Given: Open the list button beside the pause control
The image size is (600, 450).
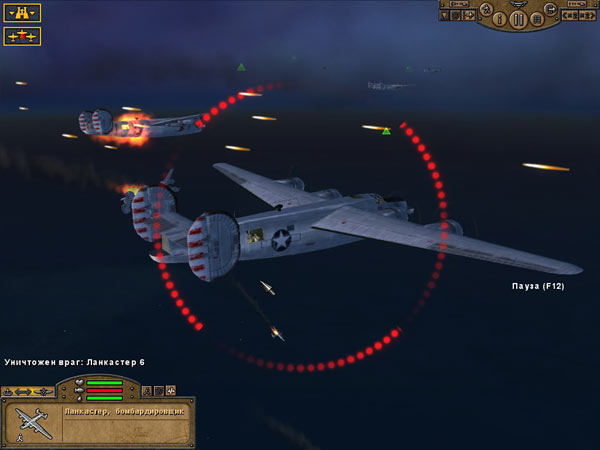Looking at the screenshot, I should tap(537, 19).
